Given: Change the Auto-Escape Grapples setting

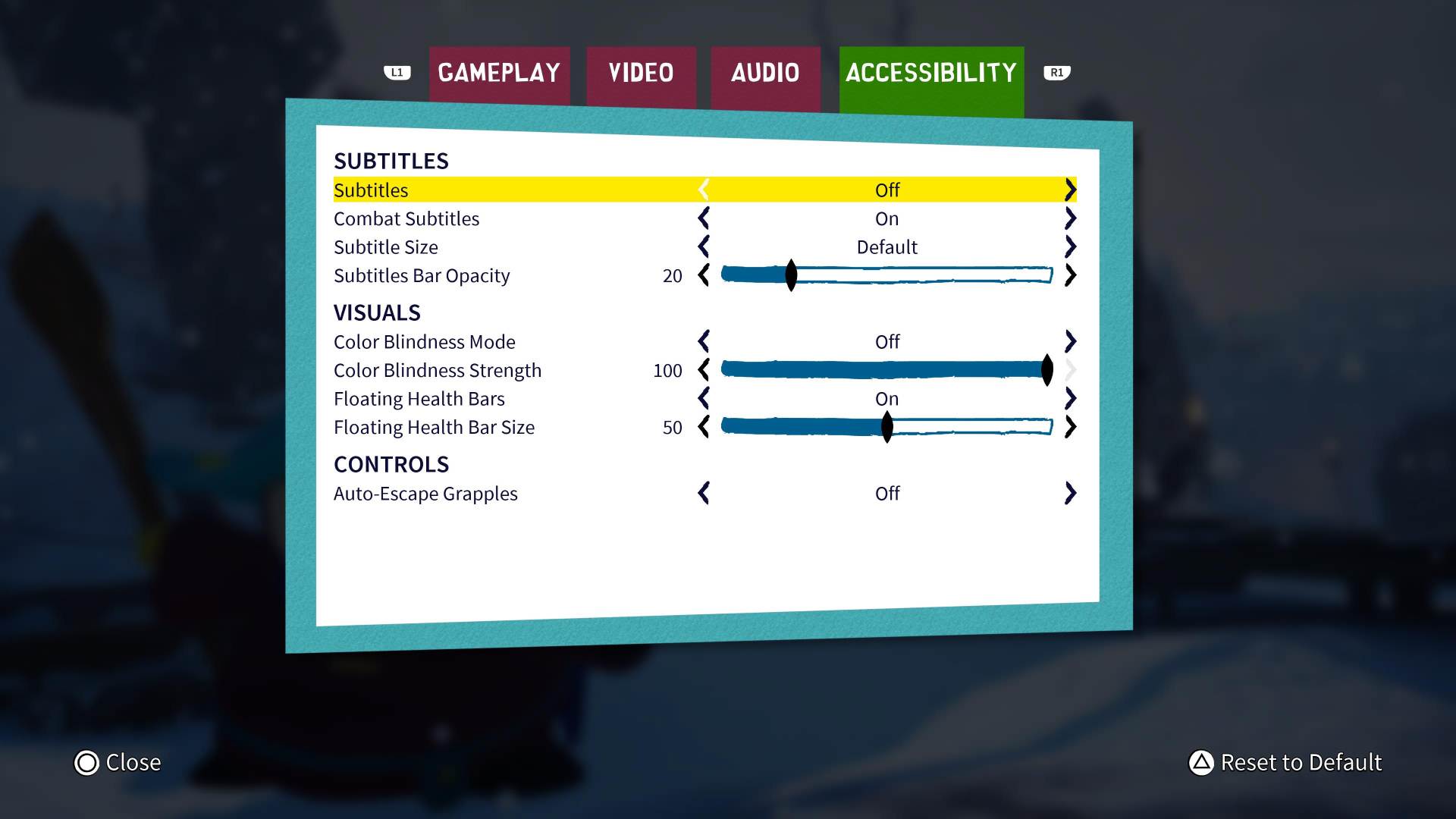Looking at the screenshot, I should (x=1071, y=493).
